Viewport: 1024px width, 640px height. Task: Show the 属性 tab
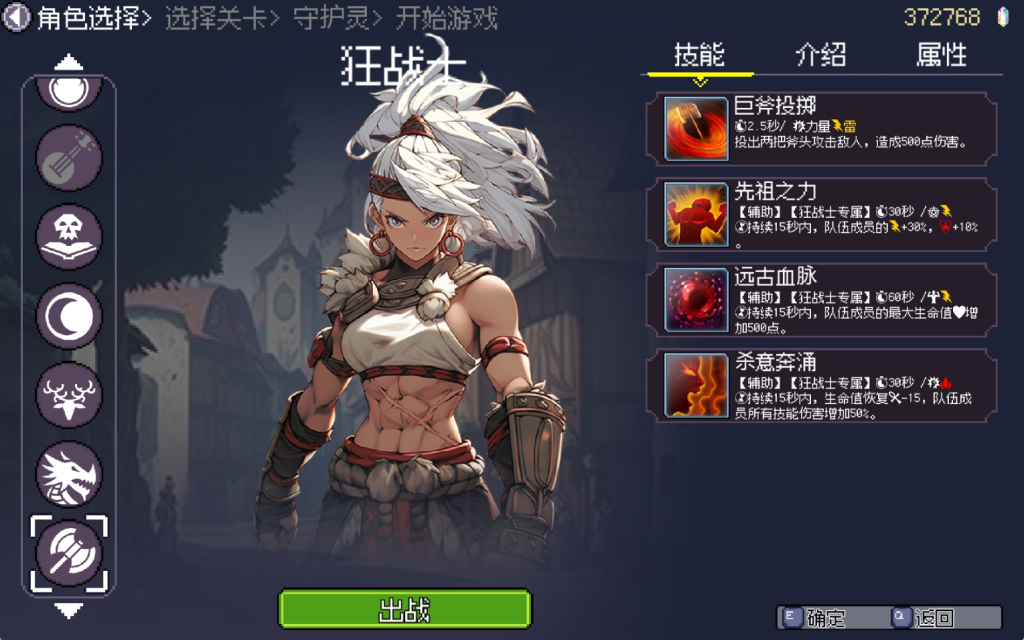pyautogui.click(x=941, y=55)
